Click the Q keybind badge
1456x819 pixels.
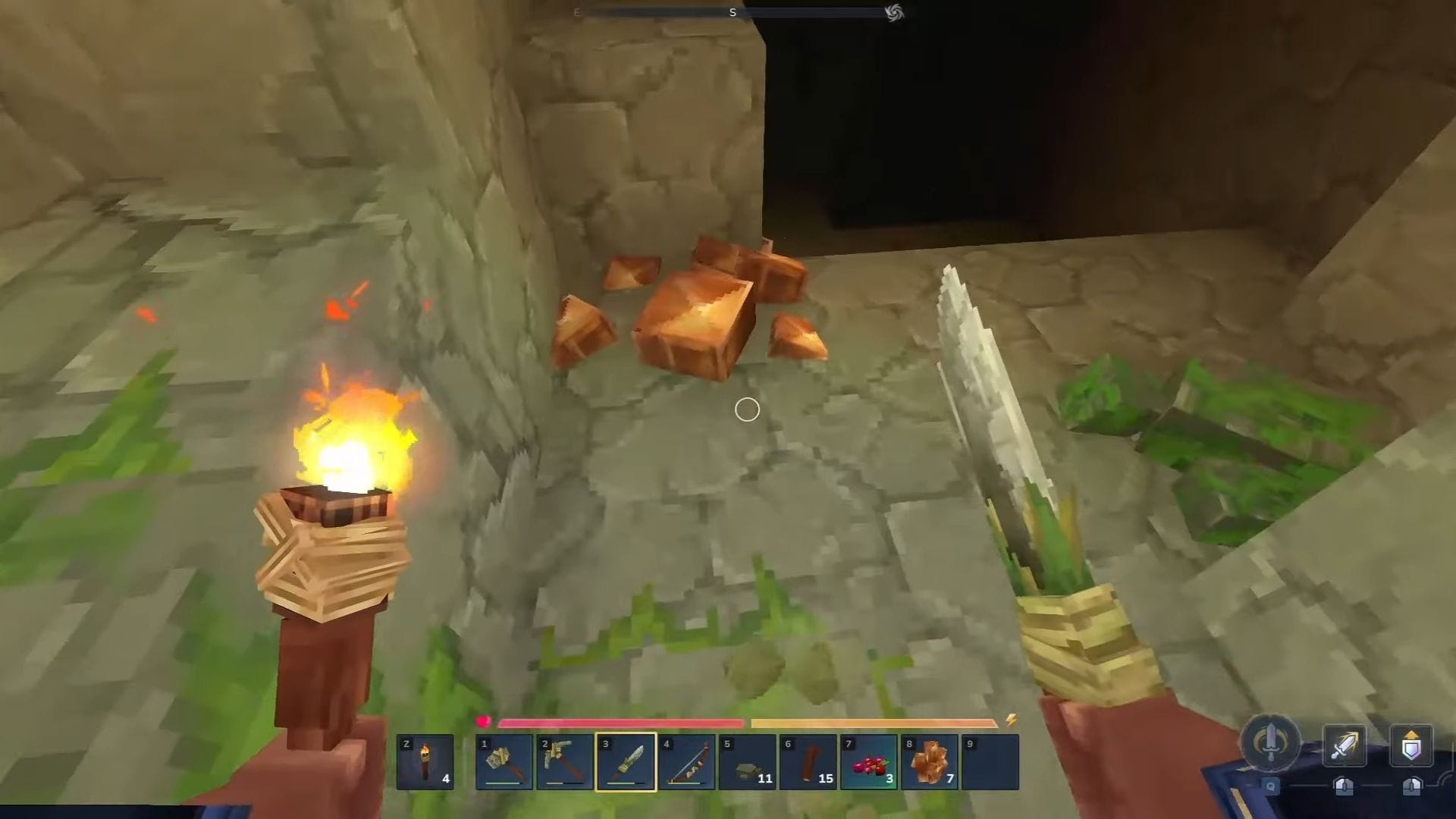1271,786
